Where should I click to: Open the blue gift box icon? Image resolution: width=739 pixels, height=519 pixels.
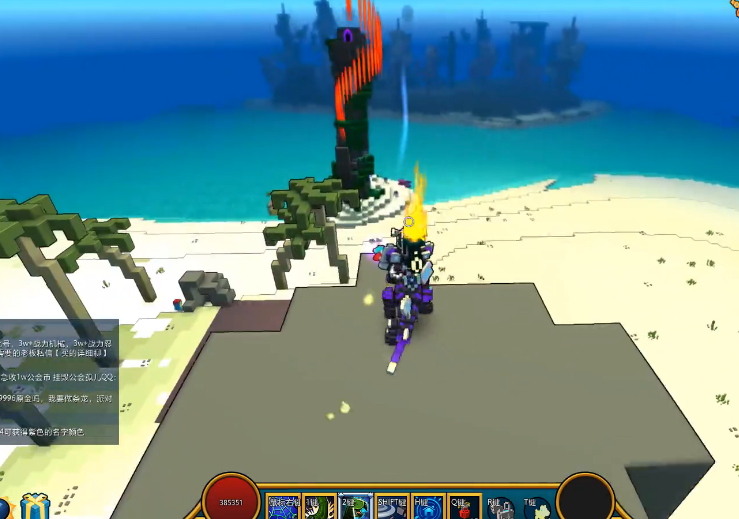coord(35,506)
